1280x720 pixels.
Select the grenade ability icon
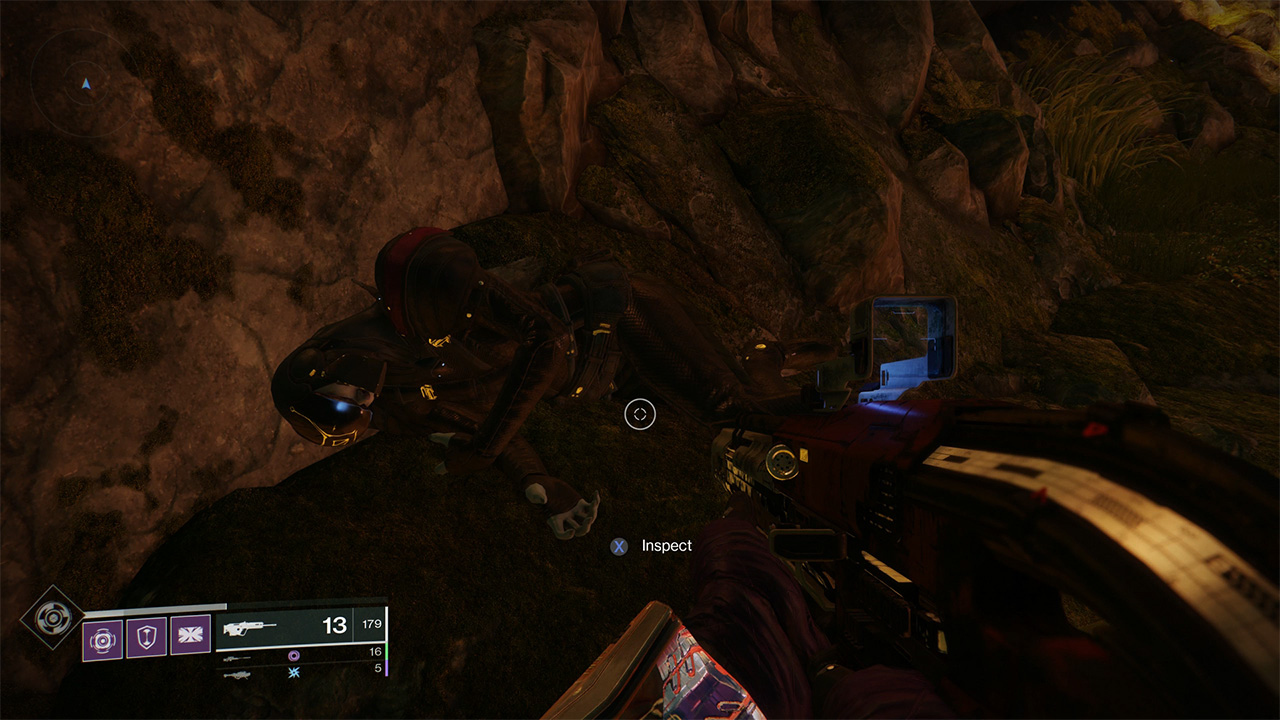(102, 636)
